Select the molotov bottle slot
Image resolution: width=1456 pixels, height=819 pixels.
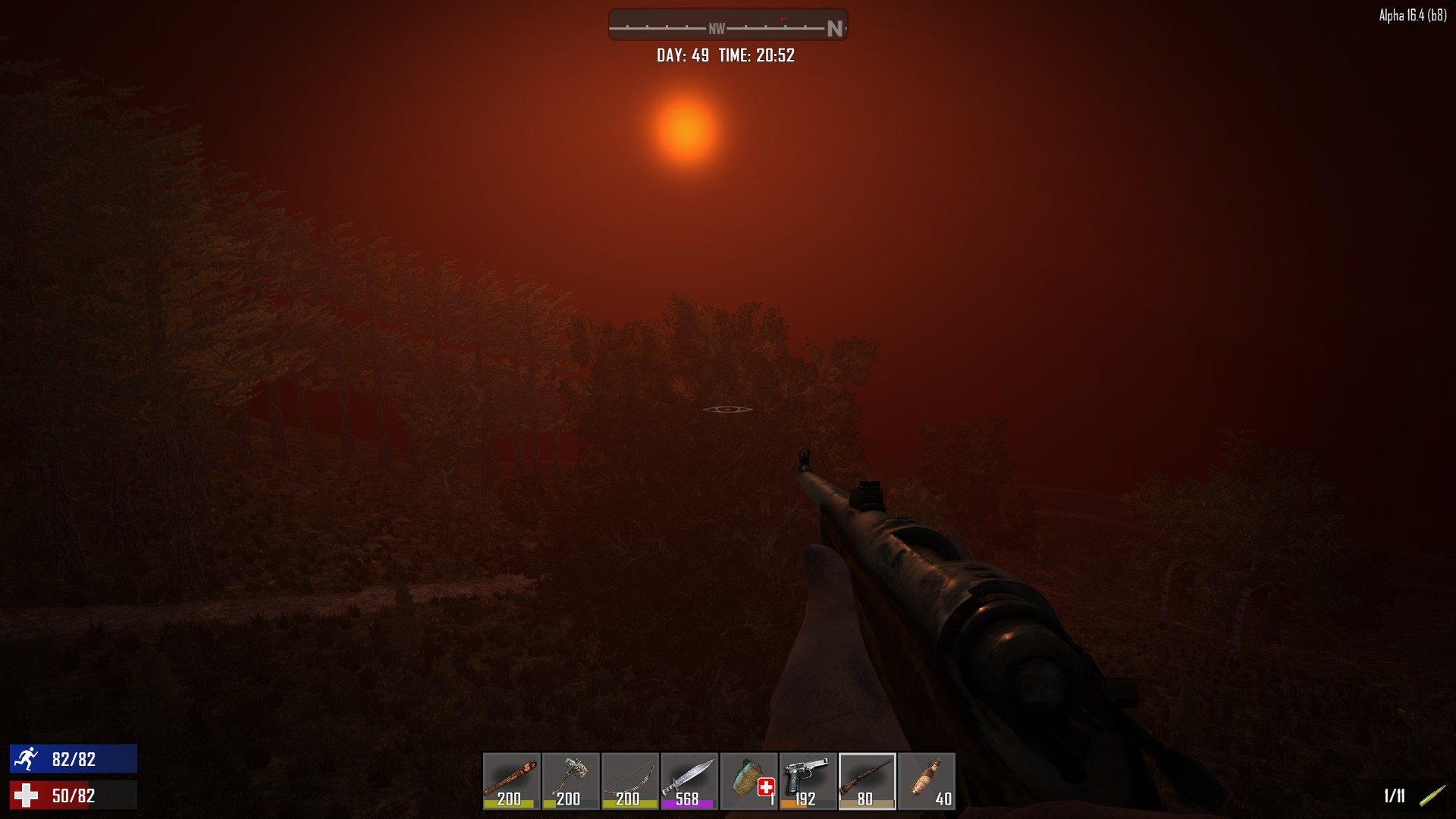click(x=927, y=780)
